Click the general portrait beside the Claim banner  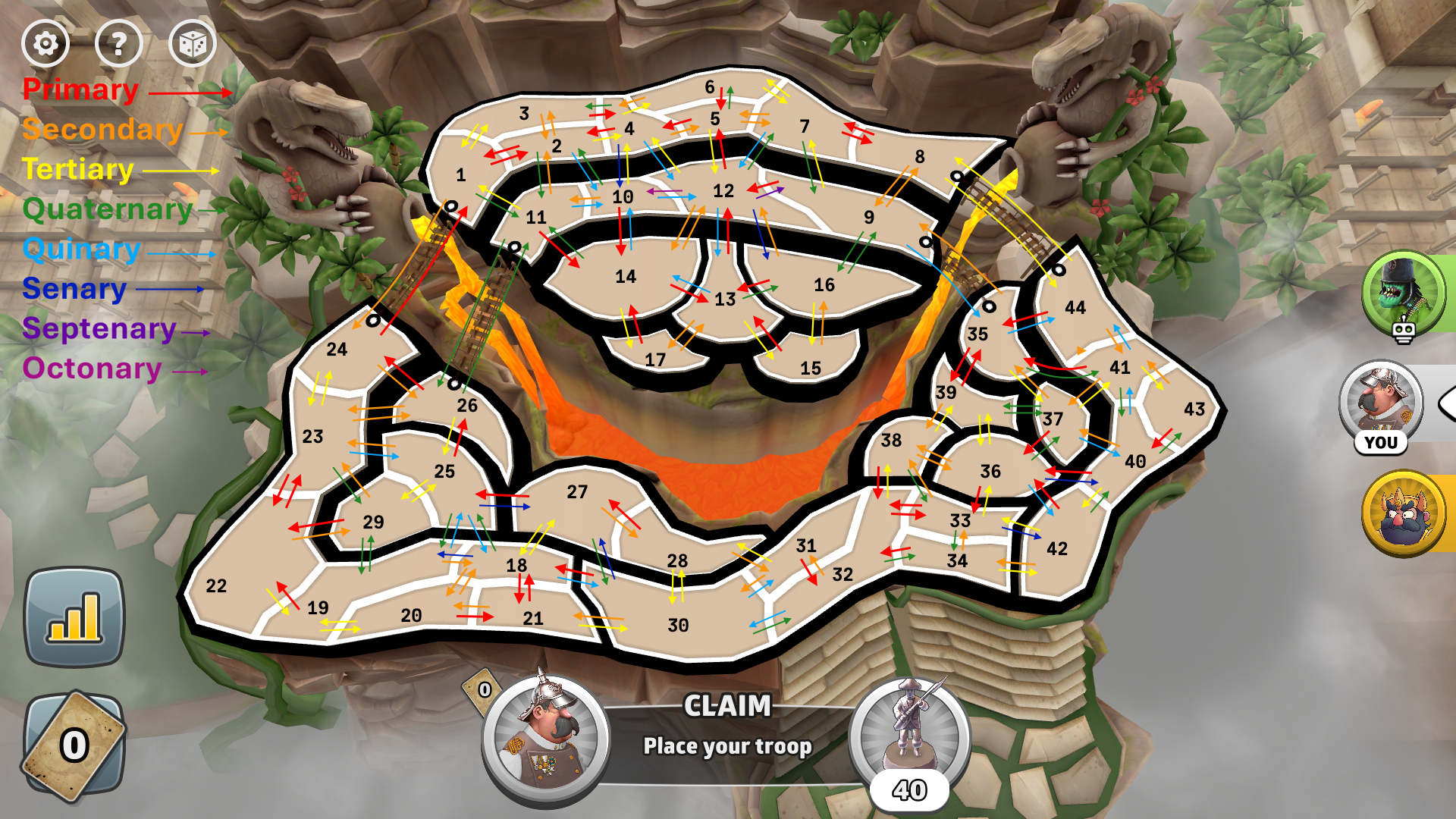pyautogui.click(x=544, y=736)
